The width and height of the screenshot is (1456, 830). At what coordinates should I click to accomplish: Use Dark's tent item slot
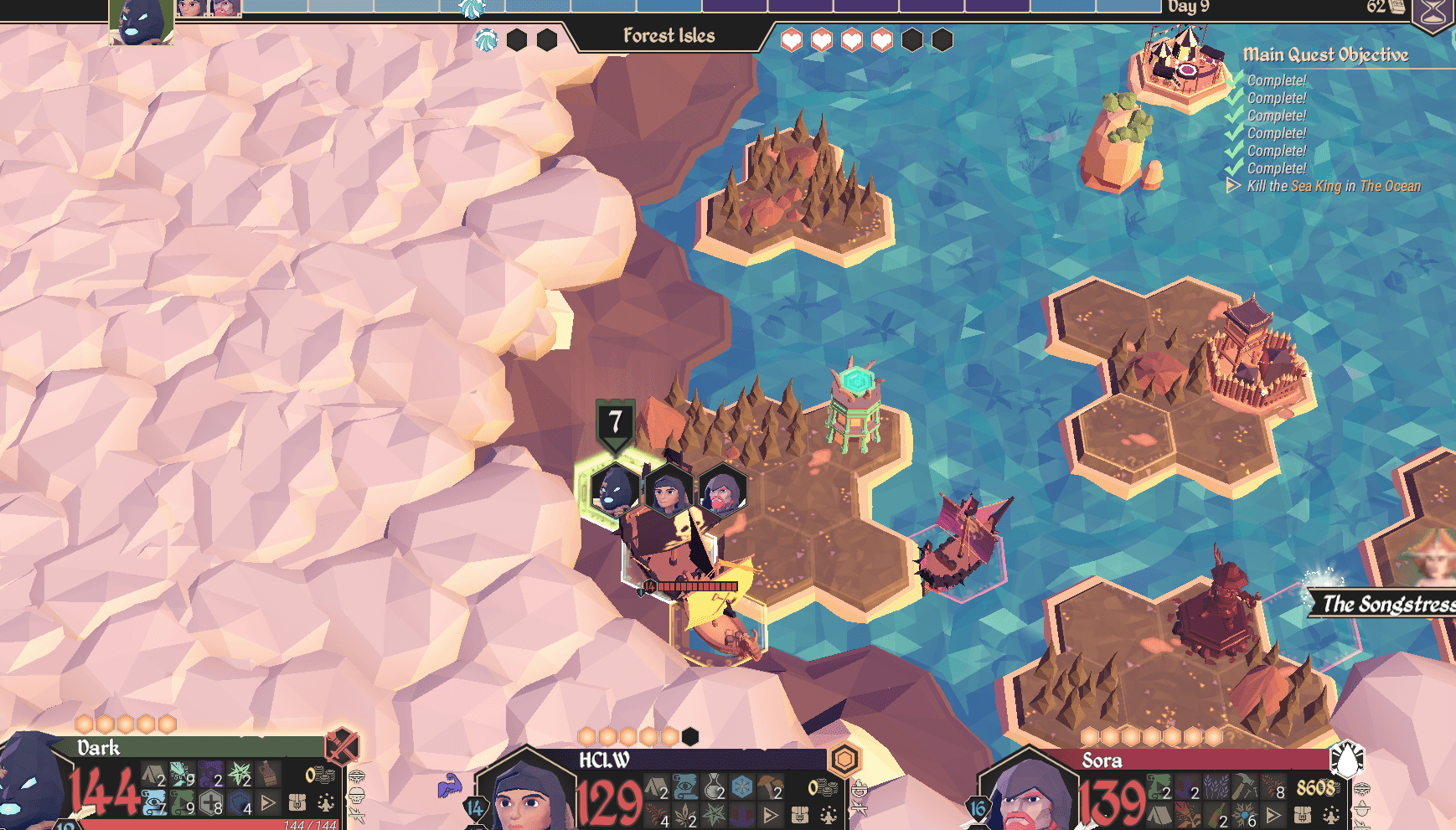coord(152,775)
